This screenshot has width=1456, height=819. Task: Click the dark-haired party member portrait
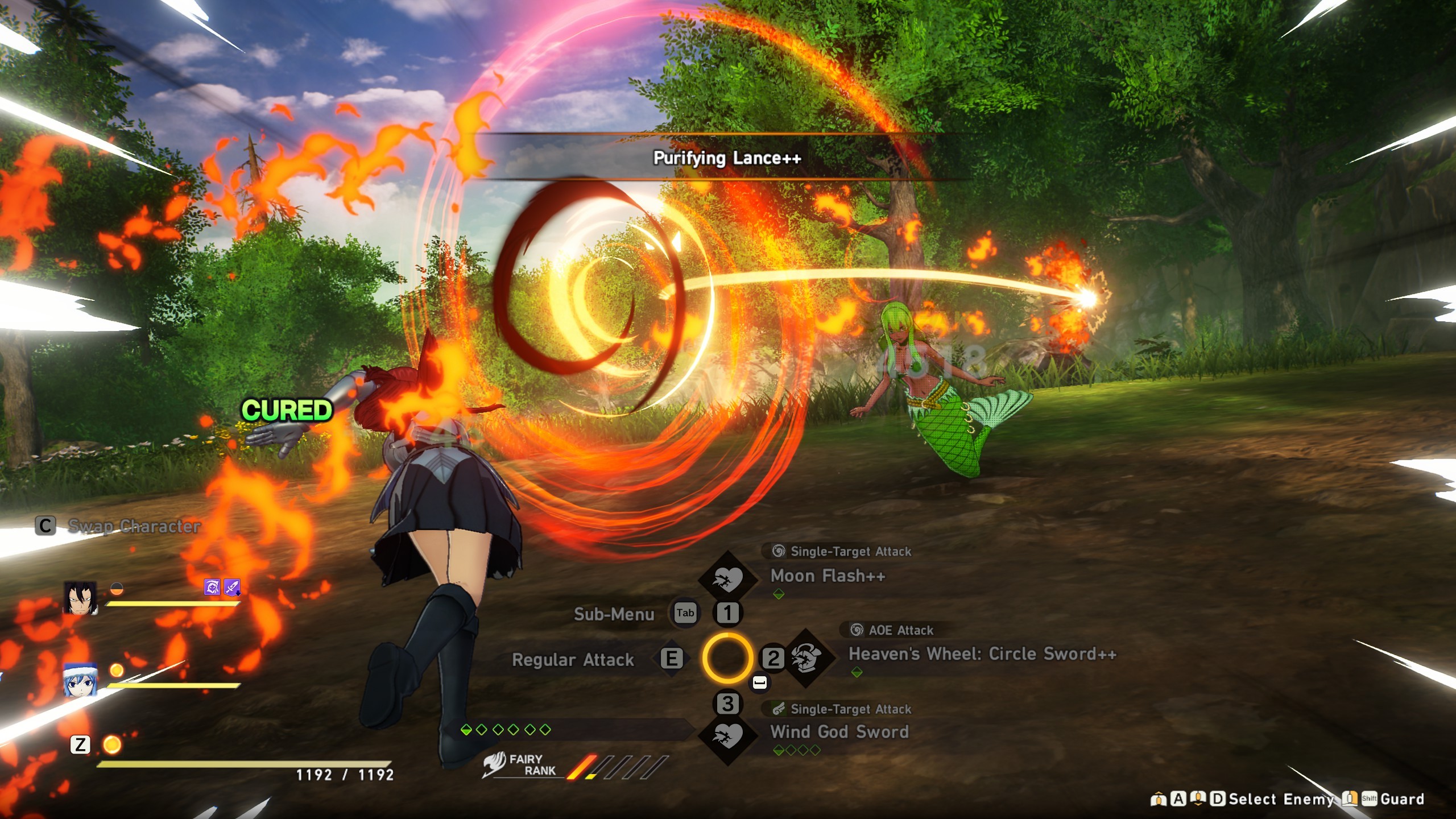click(80, 598)
